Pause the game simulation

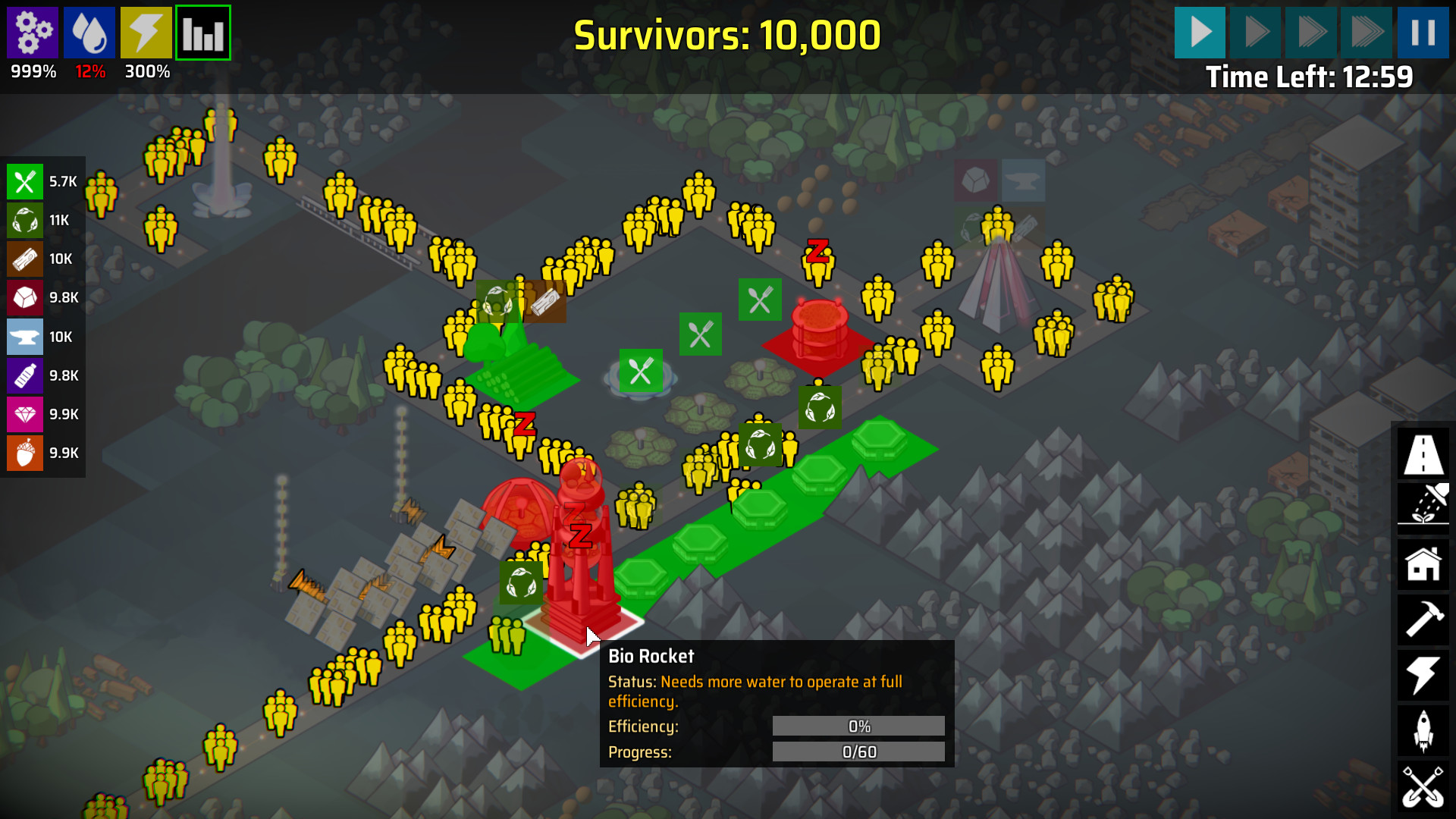point(1423,32)
